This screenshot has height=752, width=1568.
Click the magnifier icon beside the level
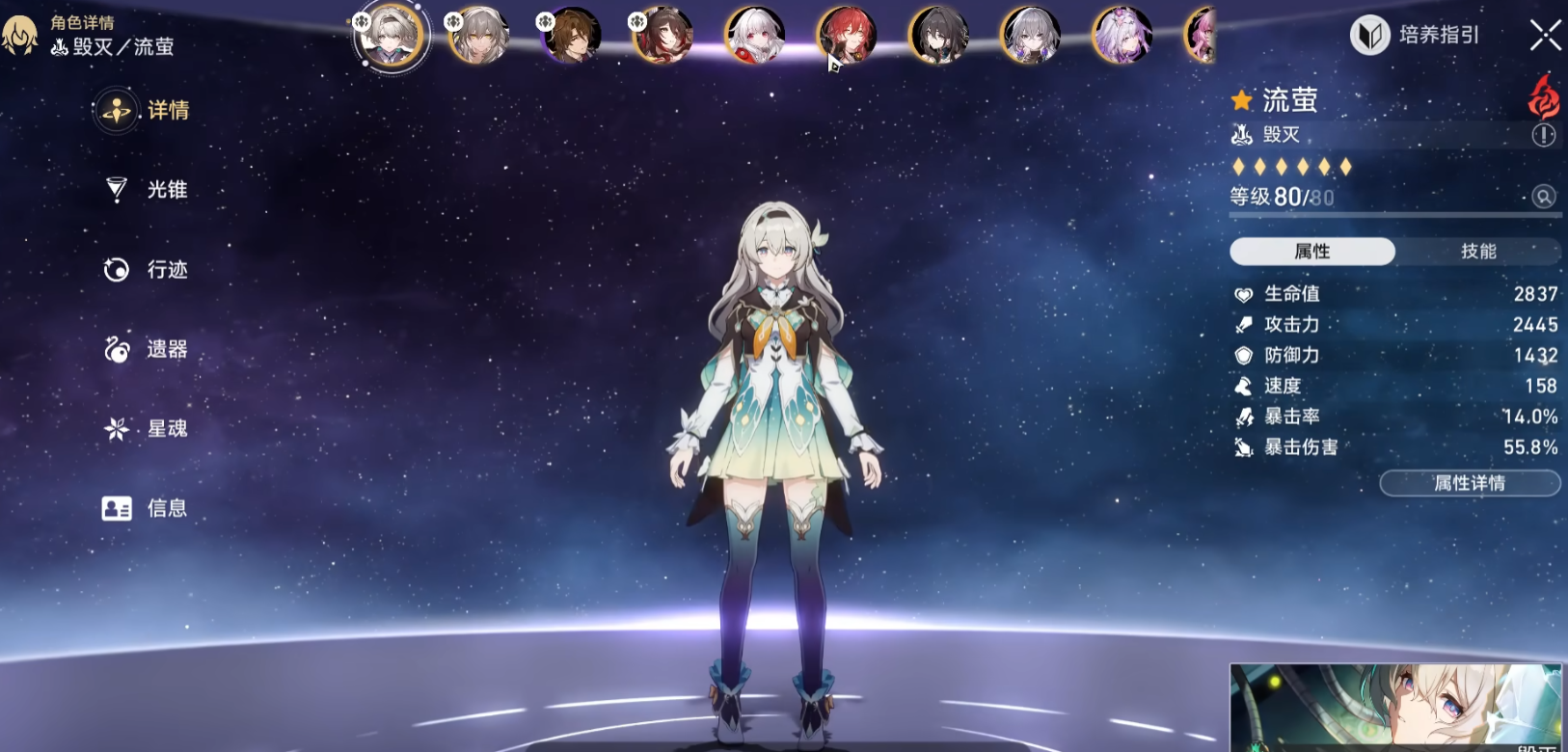(x=1543, y=197)
